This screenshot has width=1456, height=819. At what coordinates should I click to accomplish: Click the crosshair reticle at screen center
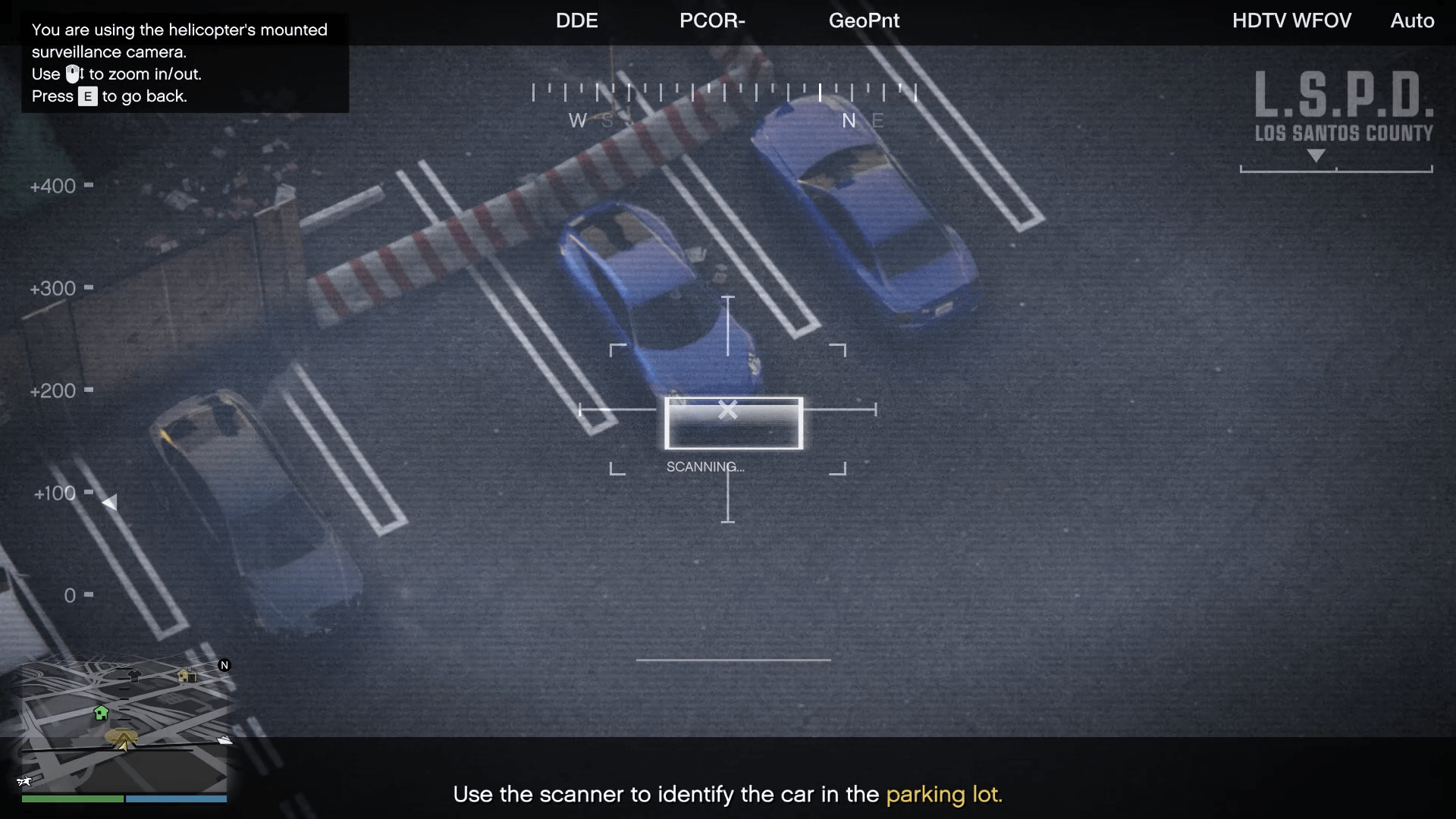pyautogui.click(x=728, y=409)
